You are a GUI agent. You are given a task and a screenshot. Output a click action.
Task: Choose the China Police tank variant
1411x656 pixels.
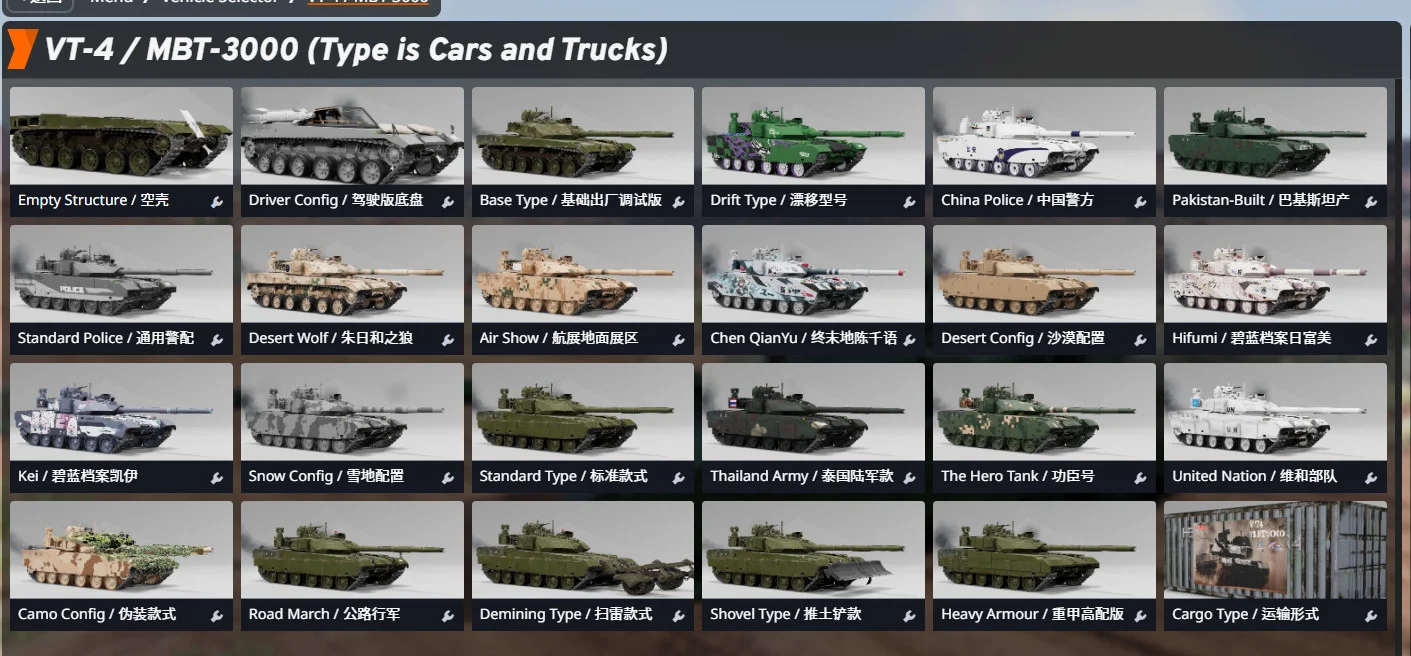coord(1044,138)
